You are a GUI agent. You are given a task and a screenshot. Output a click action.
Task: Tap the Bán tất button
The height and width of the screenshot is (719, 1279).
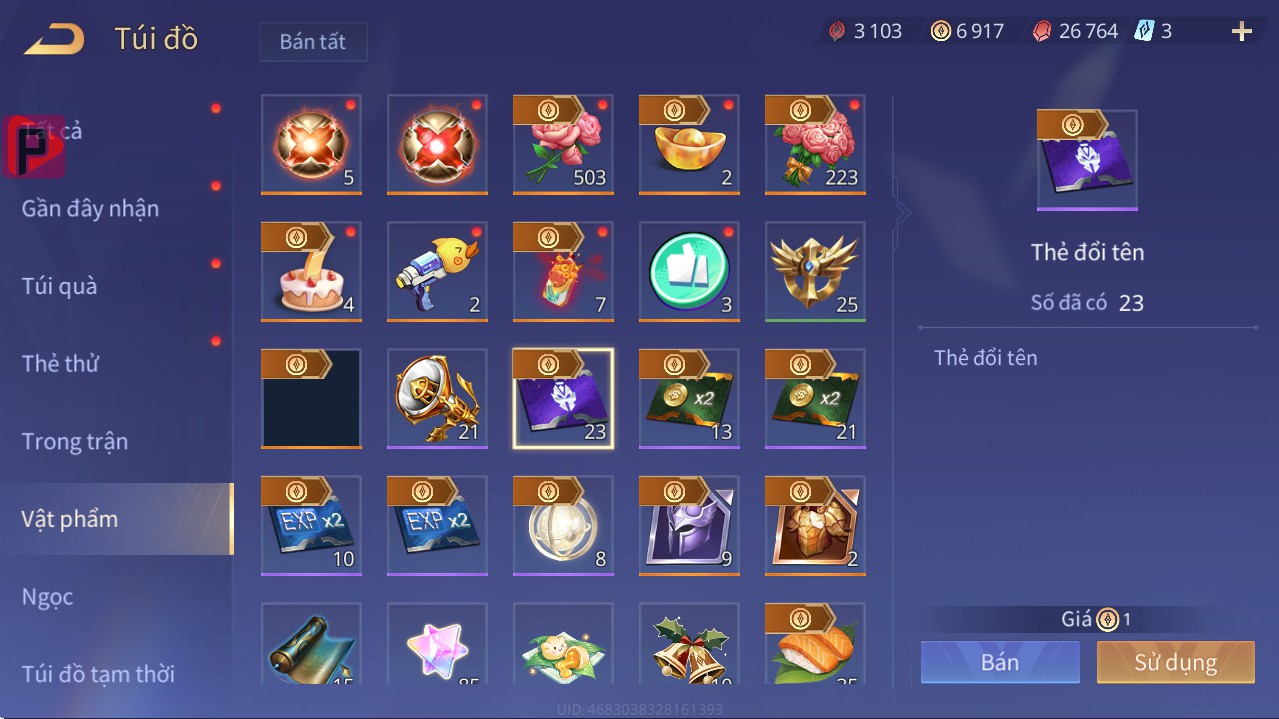point(313,43)
